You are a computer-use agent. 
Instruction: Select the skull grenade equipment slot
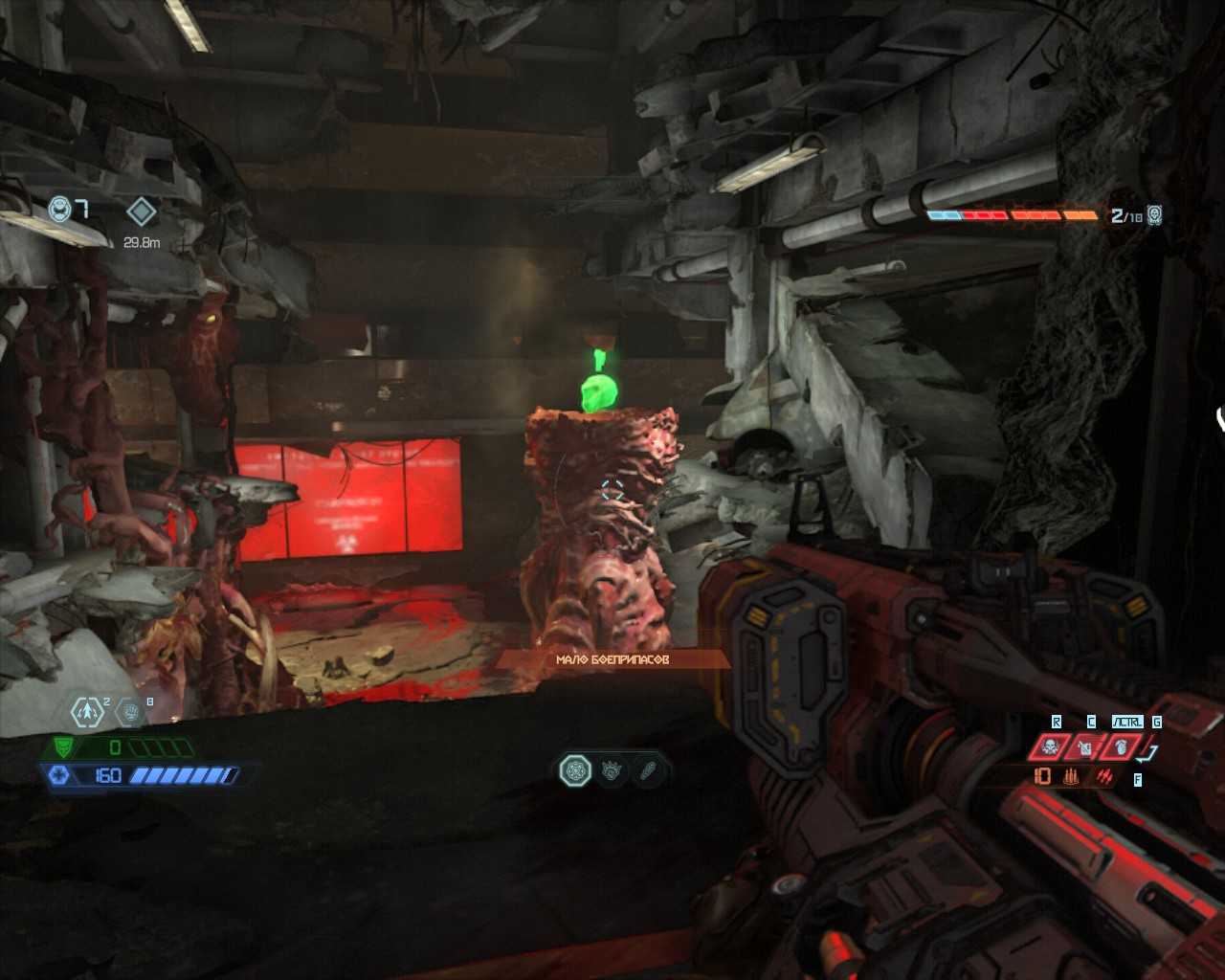[1051, 746]
